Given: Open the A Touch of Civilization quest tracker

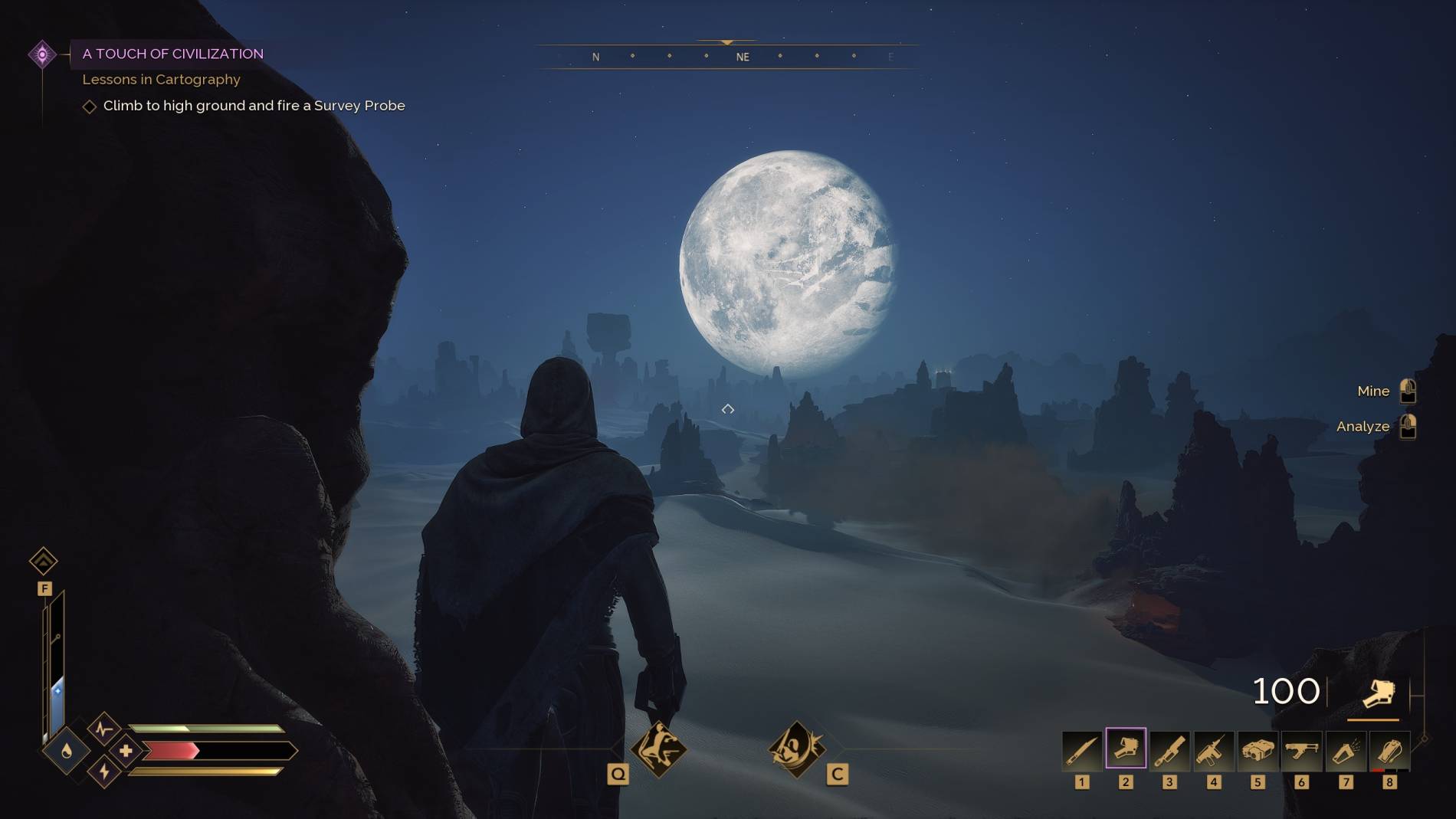Looking at the screenshot, I should click(172, 54).
